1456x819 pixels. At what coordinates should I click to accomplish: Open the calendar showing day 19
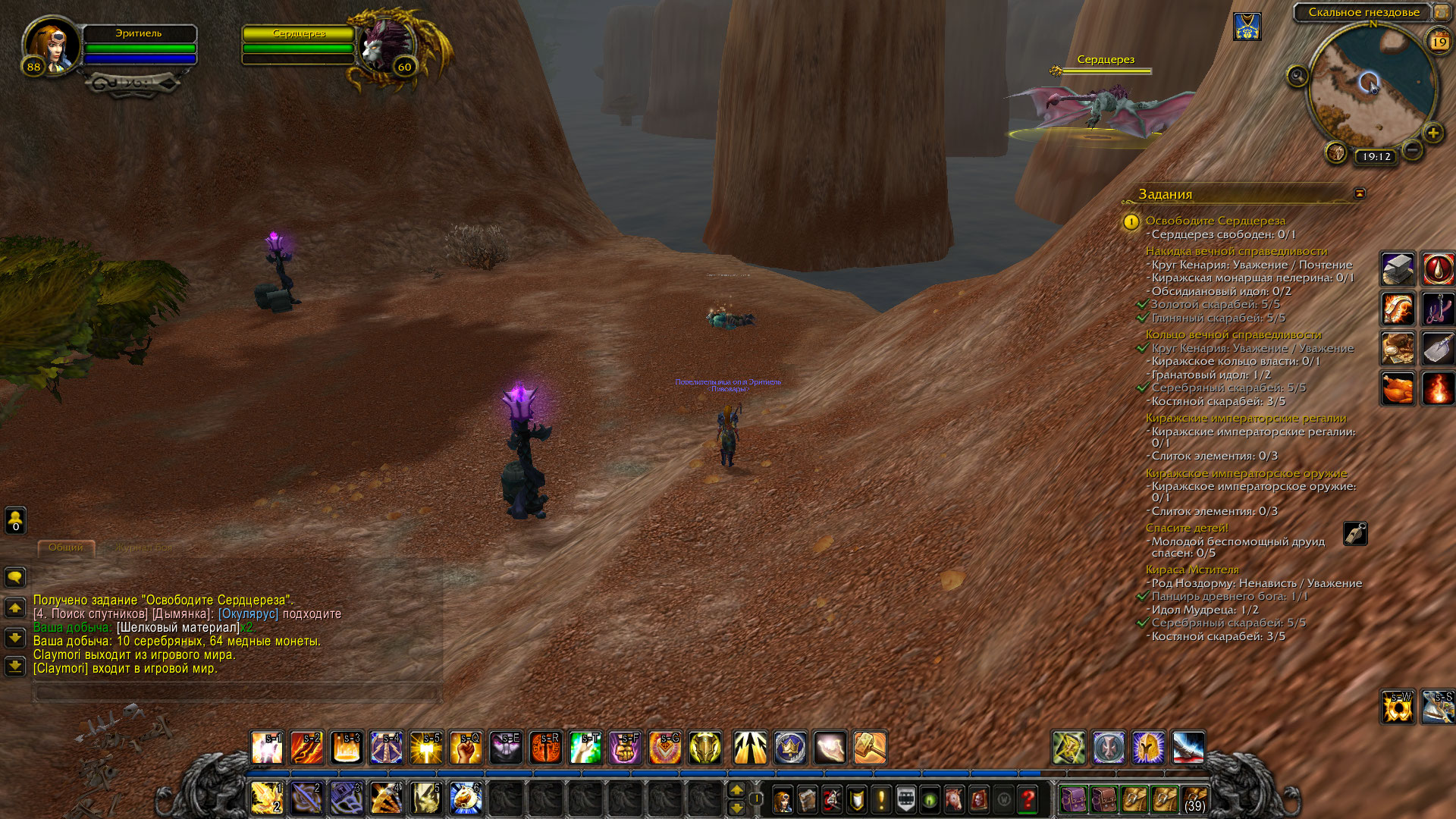1439,41
